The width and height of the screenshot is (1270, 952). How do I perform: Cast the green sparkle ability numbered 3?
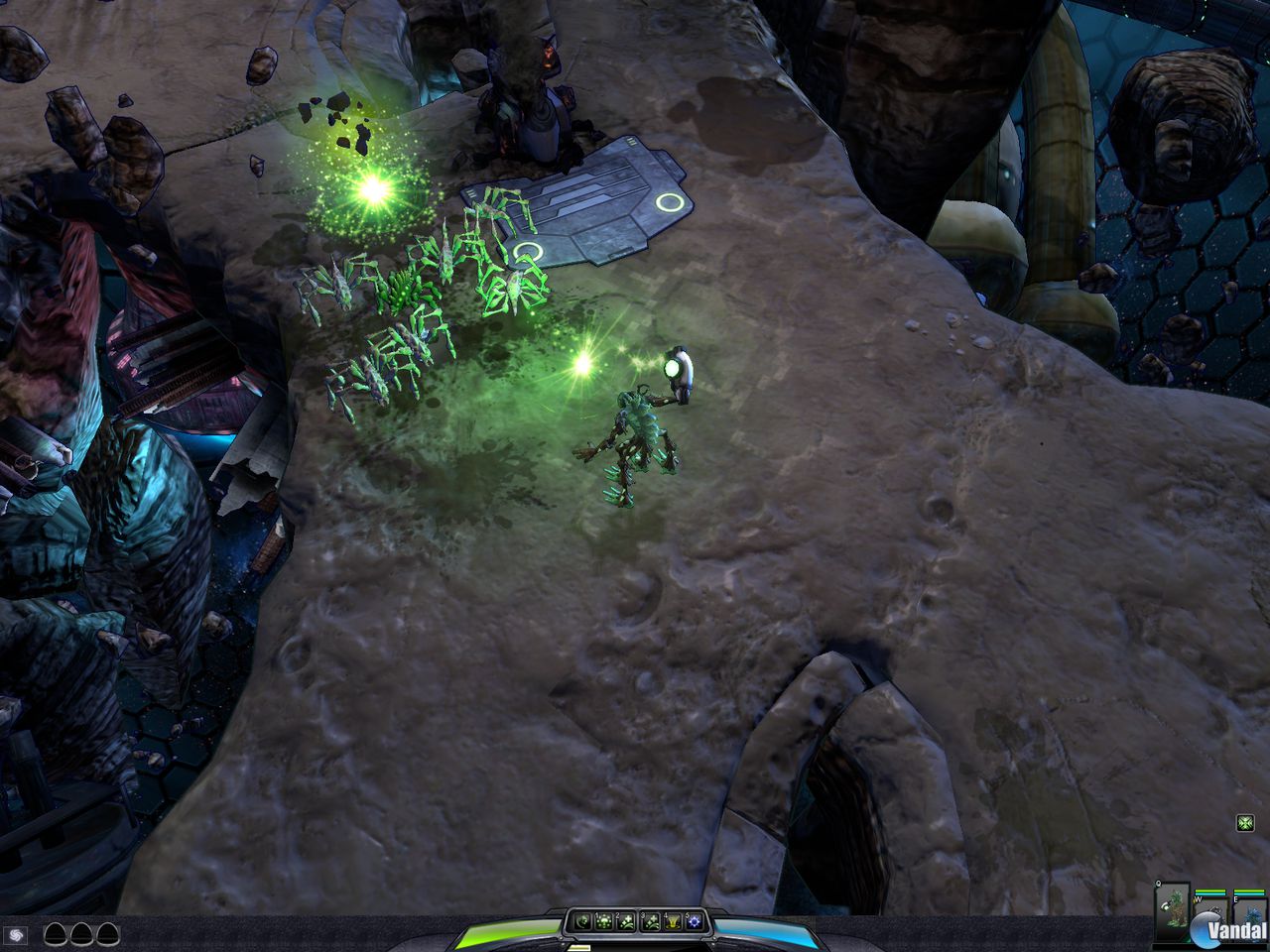[x=651, y=922]
